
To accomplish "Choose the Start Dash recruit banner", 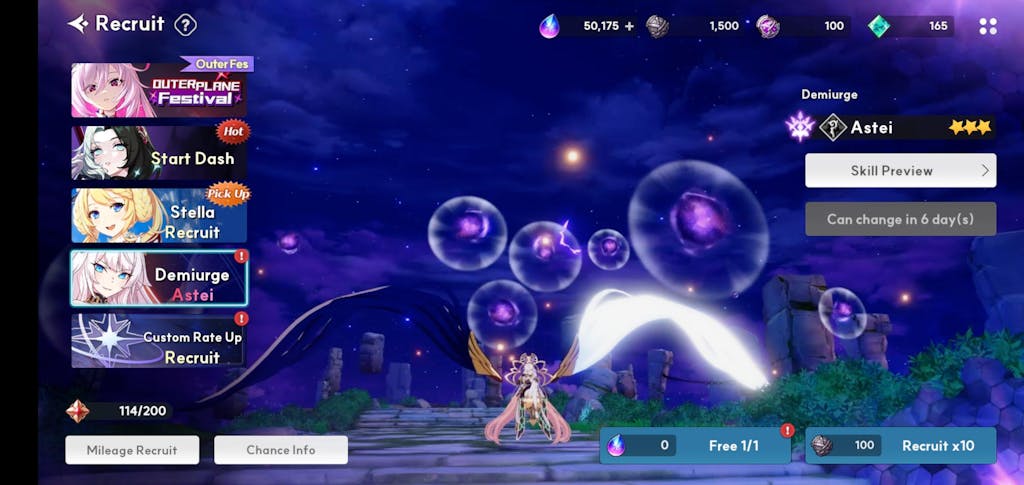I will [160, 153].
